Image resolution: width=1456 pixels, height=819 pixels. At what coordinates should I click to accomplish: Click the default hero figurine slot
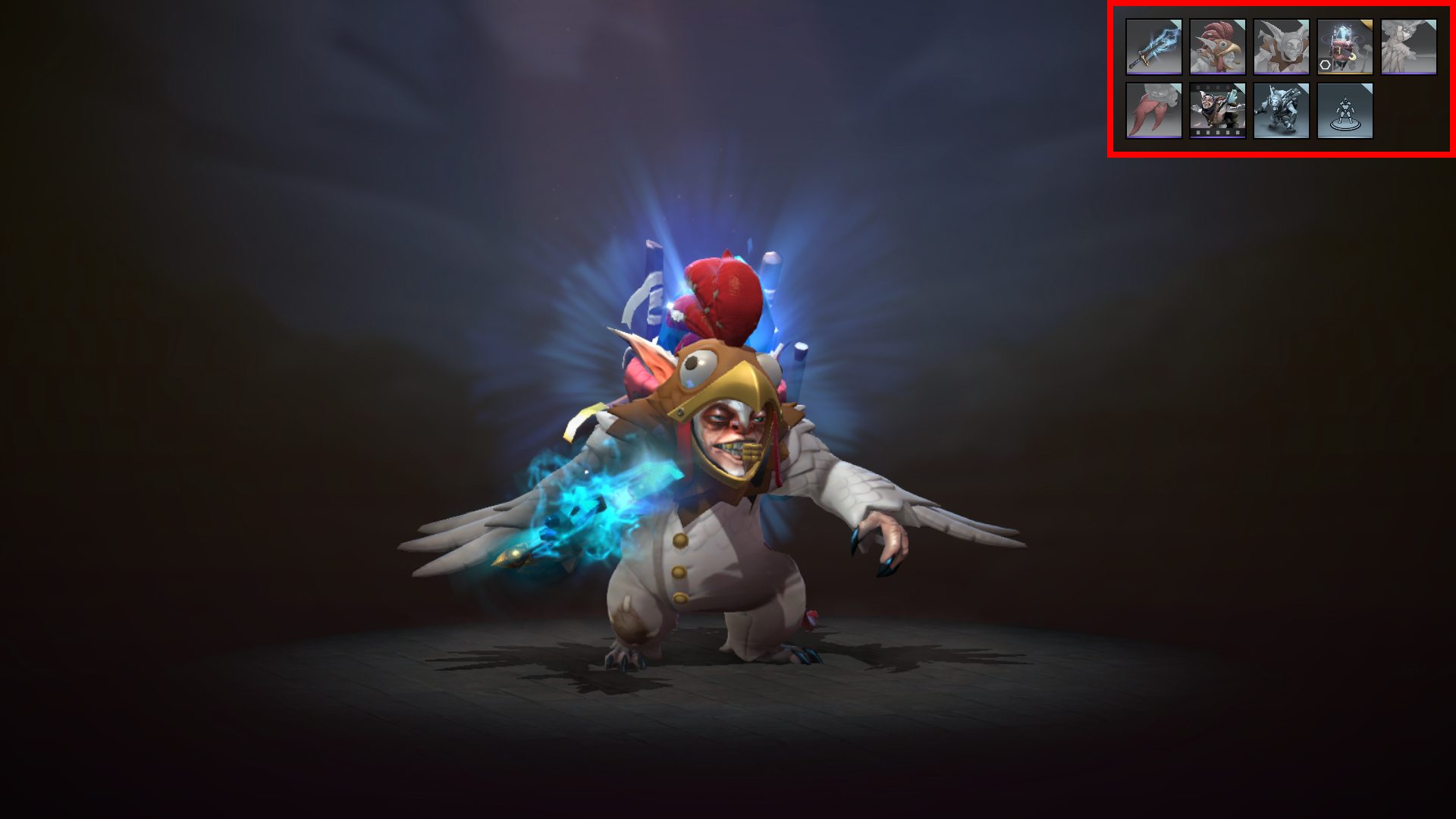tap(1344, 111)
